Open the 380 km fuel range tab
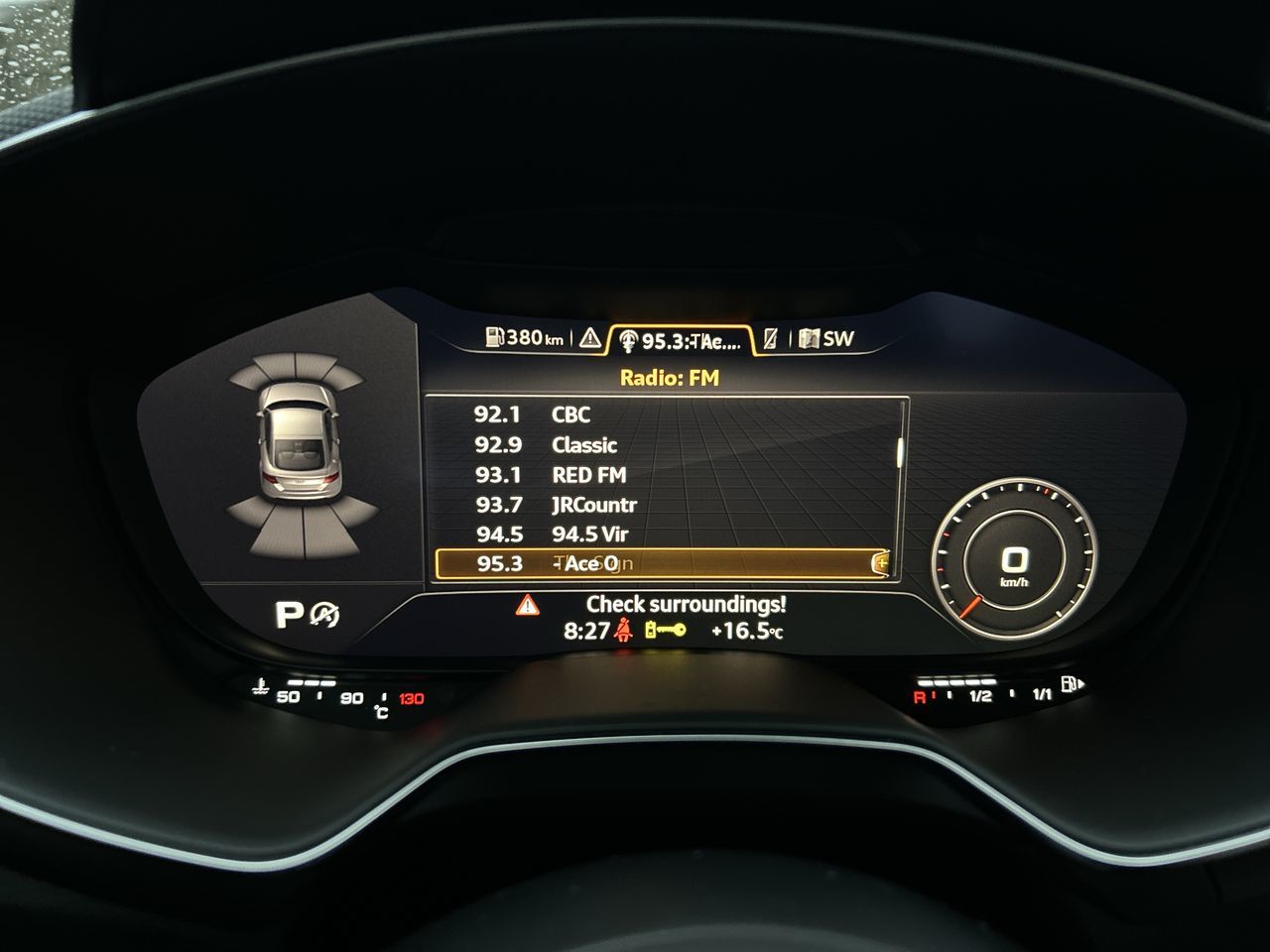This screenshot has height=952, width=1270. (524, 338)
